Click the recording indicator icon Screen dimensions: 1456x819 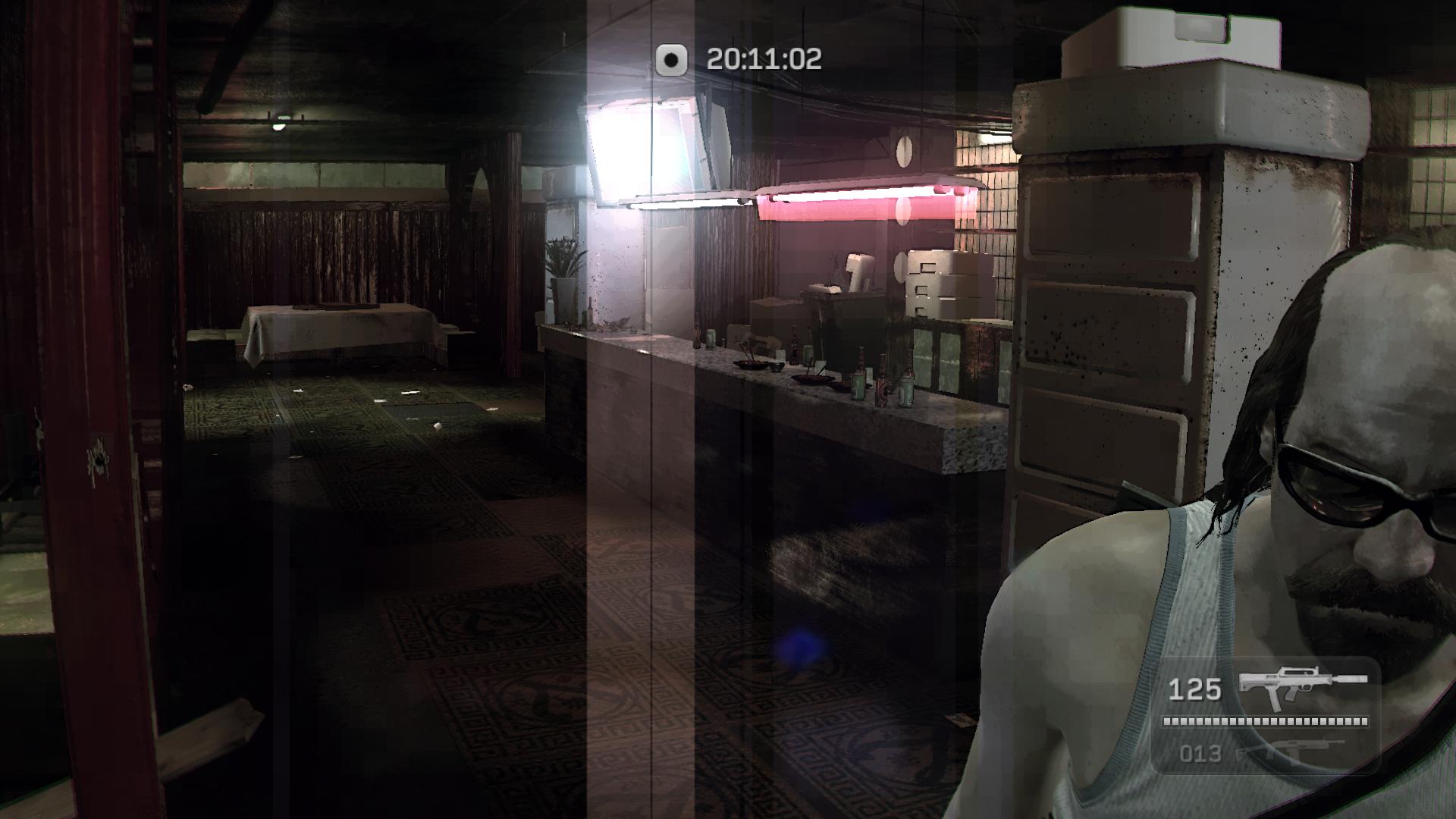(671, 59)
